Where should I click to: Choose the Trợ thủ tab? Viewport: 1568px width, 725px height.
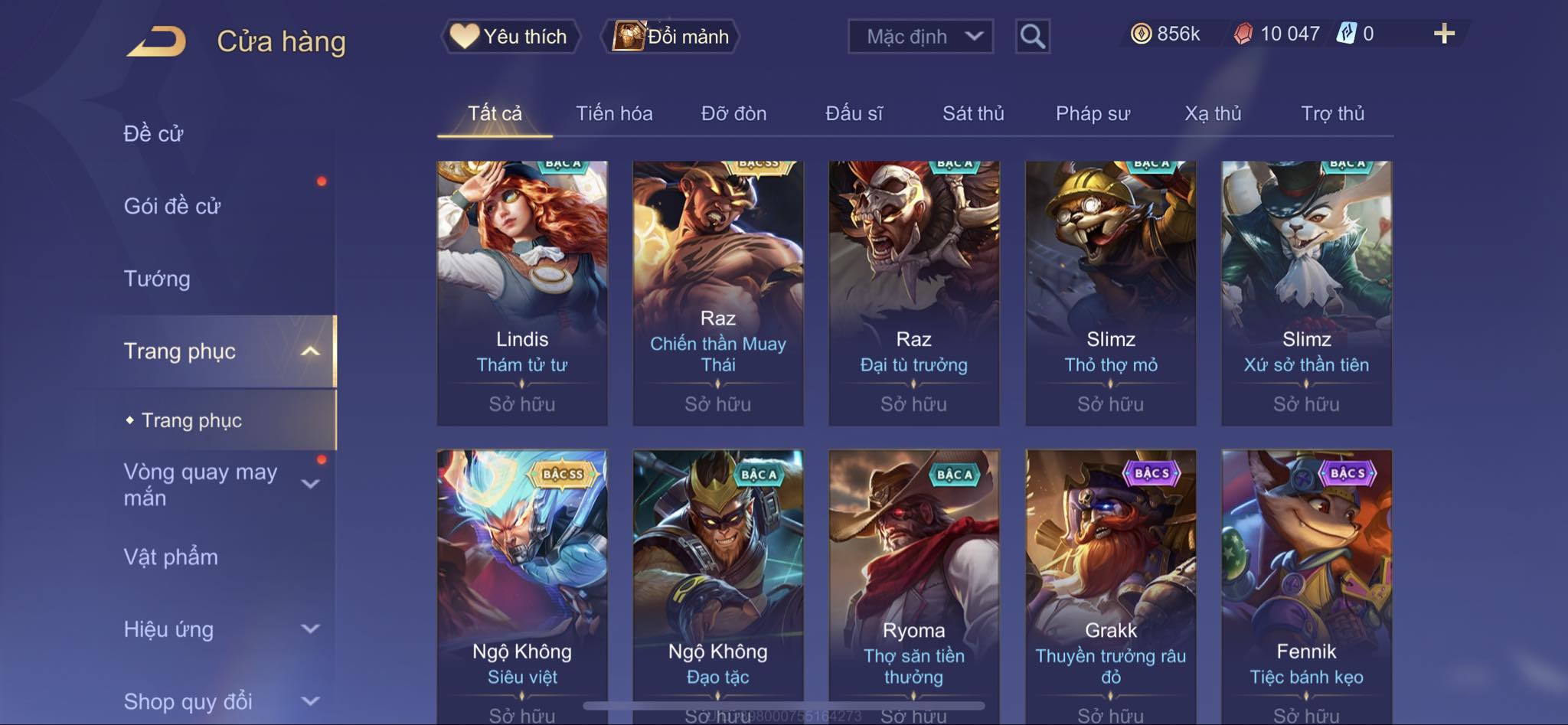[1332, 113]
